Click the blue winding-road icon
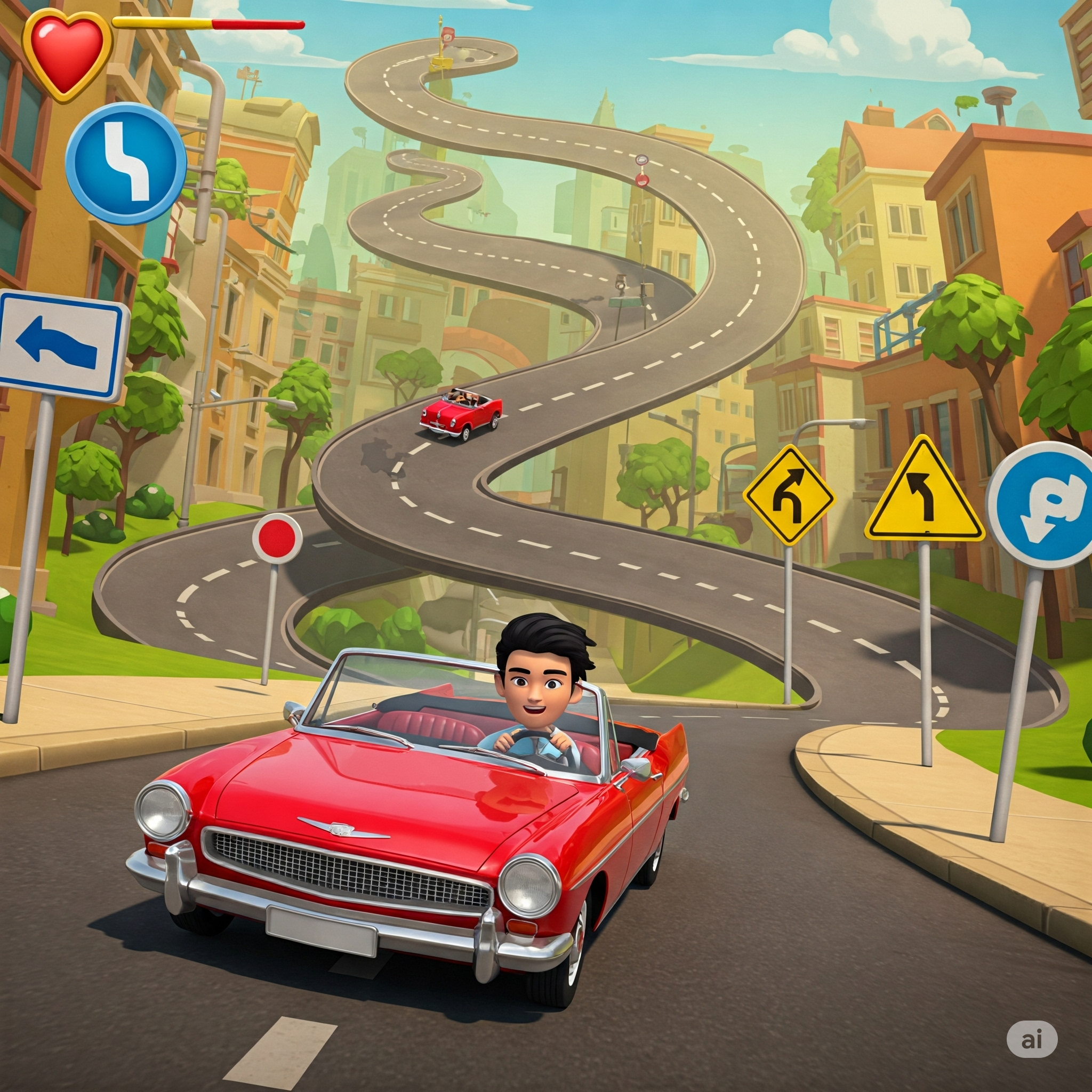The height and width of the screenshot is (1092, 1092). coord(126,163)
